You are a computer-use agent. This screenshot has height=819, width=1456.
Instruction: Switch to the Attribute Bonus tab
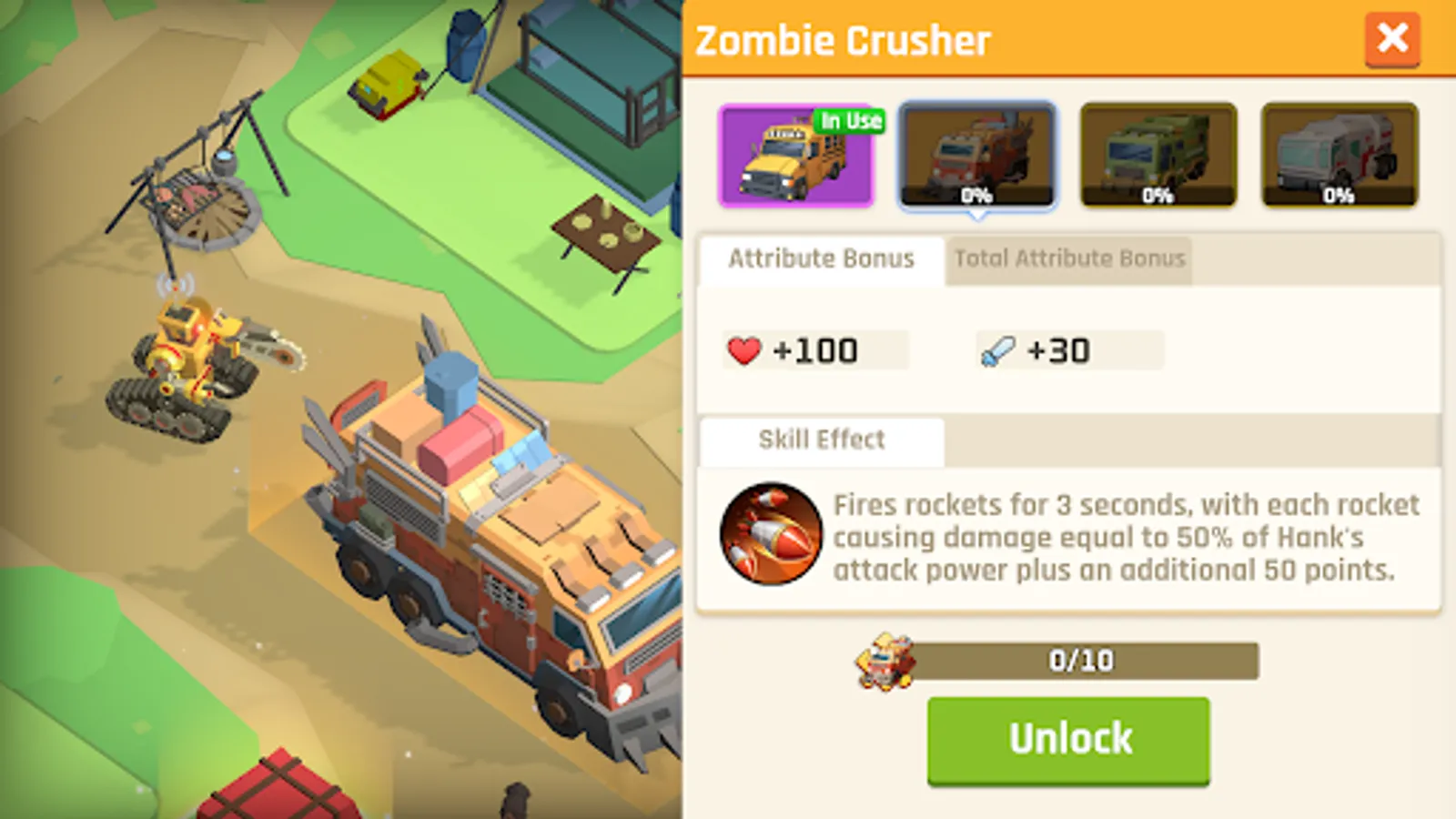(x=818, y=258)
